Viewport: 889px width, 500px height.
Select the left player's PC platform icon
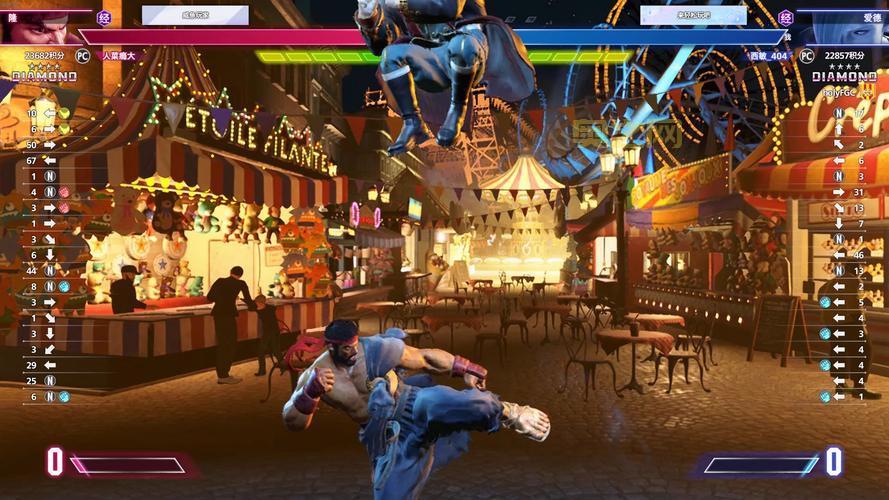click(x=83, y=56)
